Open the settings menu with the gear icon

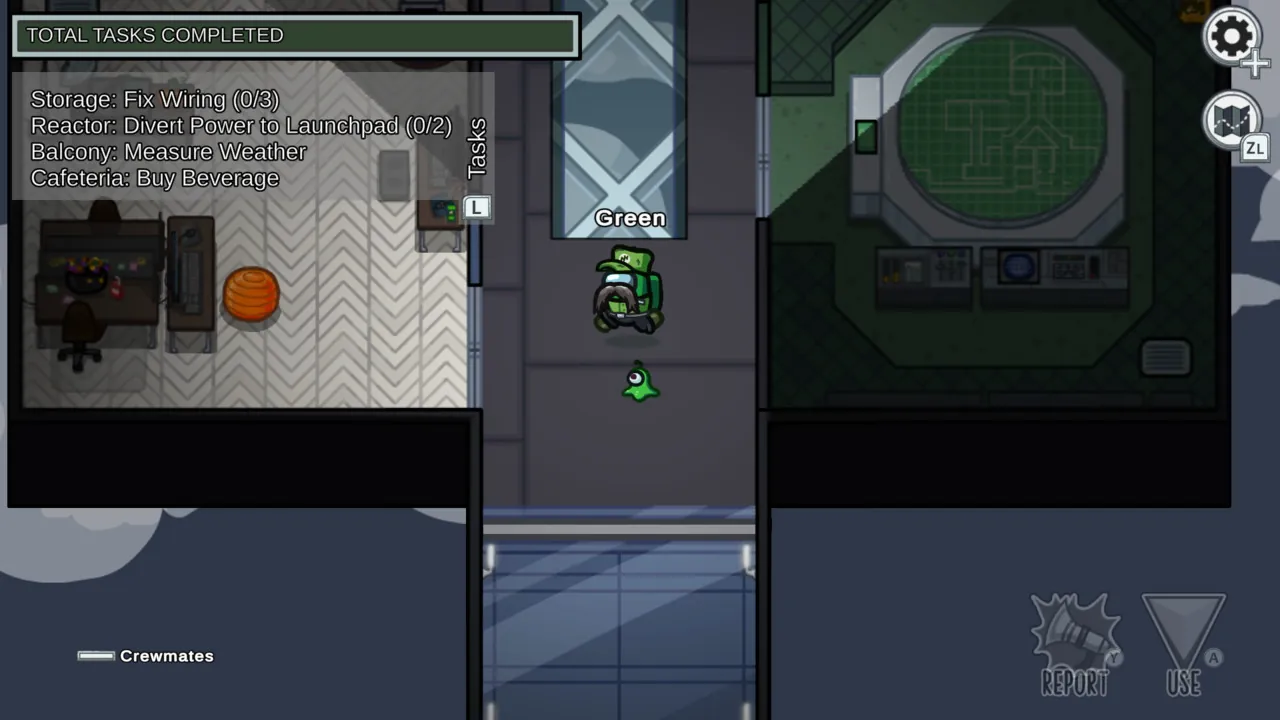click(x=1232, y=37)
